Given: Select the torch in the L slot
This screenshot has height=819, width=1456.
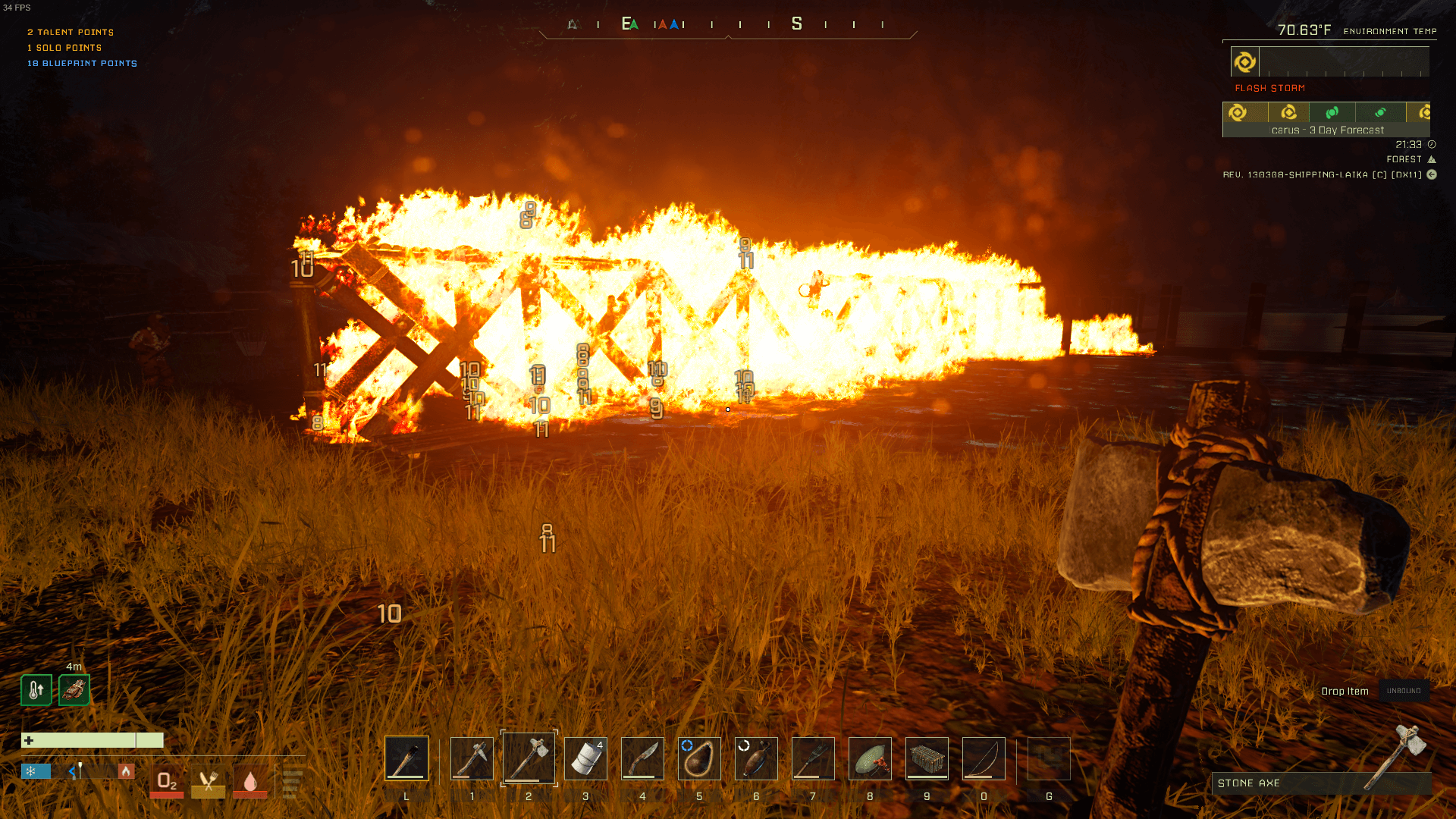Looking at the screenshot, I should pyautogui.click(x=406, y=758).
